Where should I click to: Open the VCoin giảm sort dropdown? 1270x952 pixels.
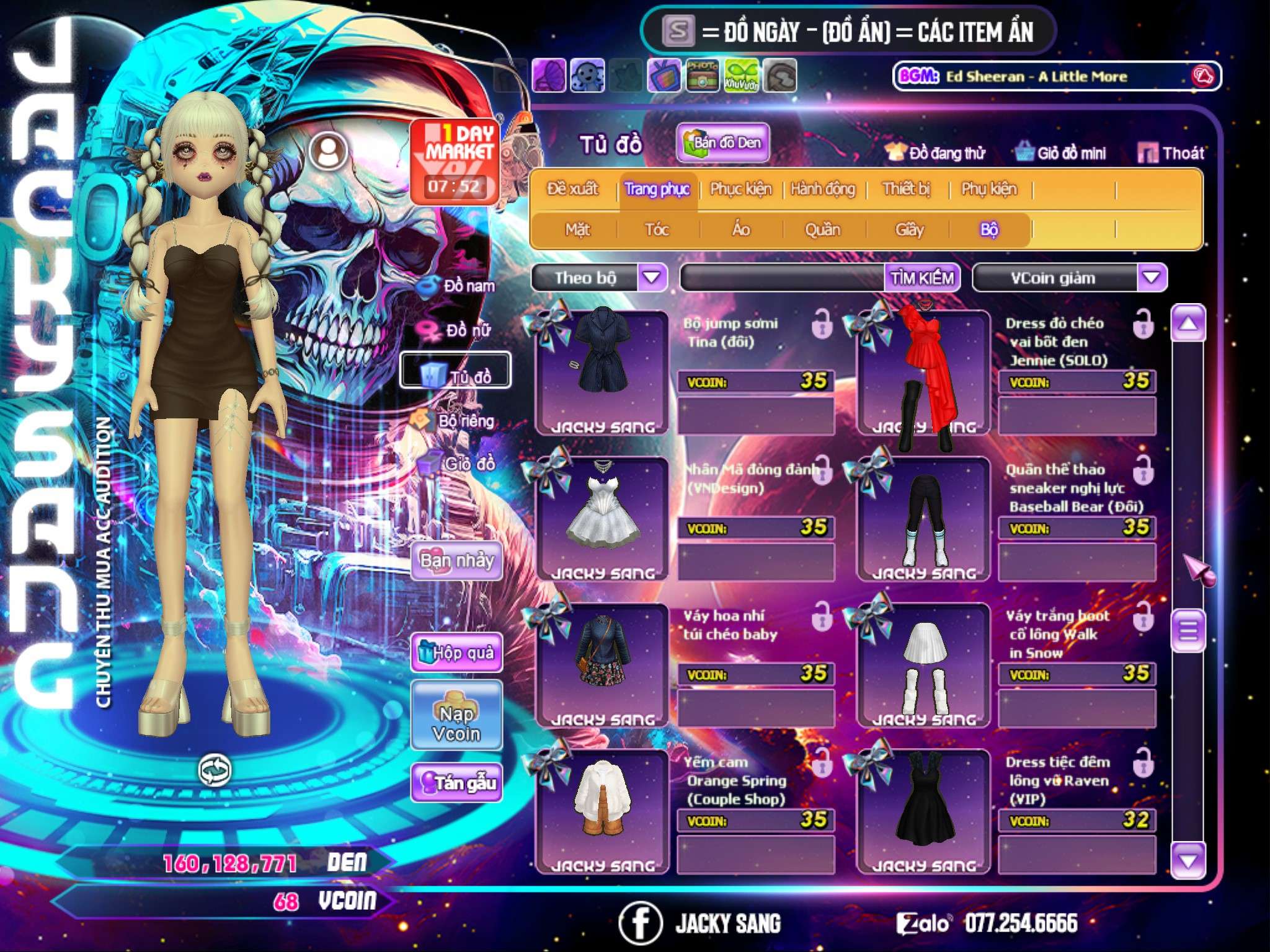[1151, 278]
